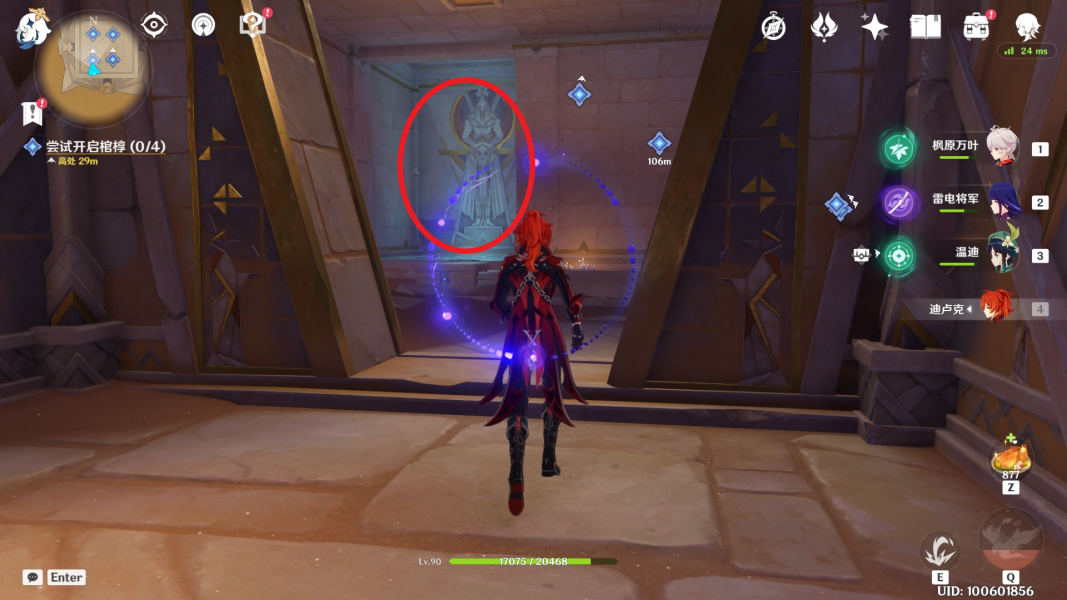Activate the elemental sight eye icon

coord(154,25)
